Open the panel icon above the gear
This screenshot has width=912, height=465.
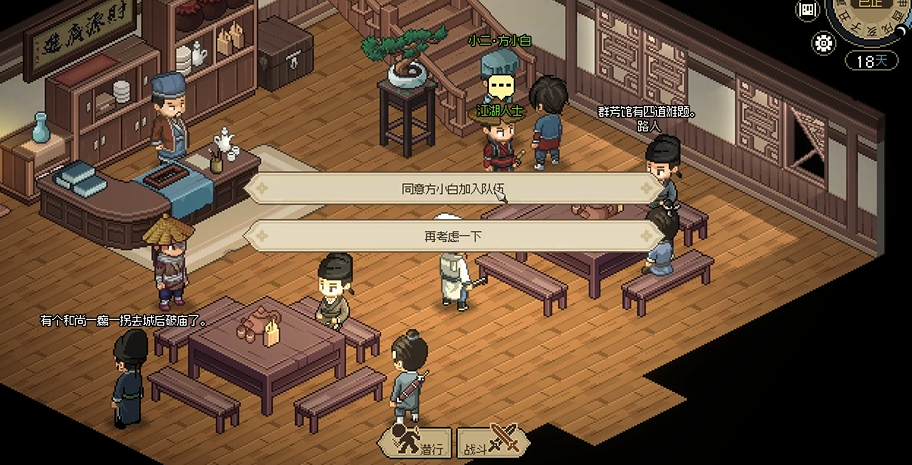[x=806, y=10]
